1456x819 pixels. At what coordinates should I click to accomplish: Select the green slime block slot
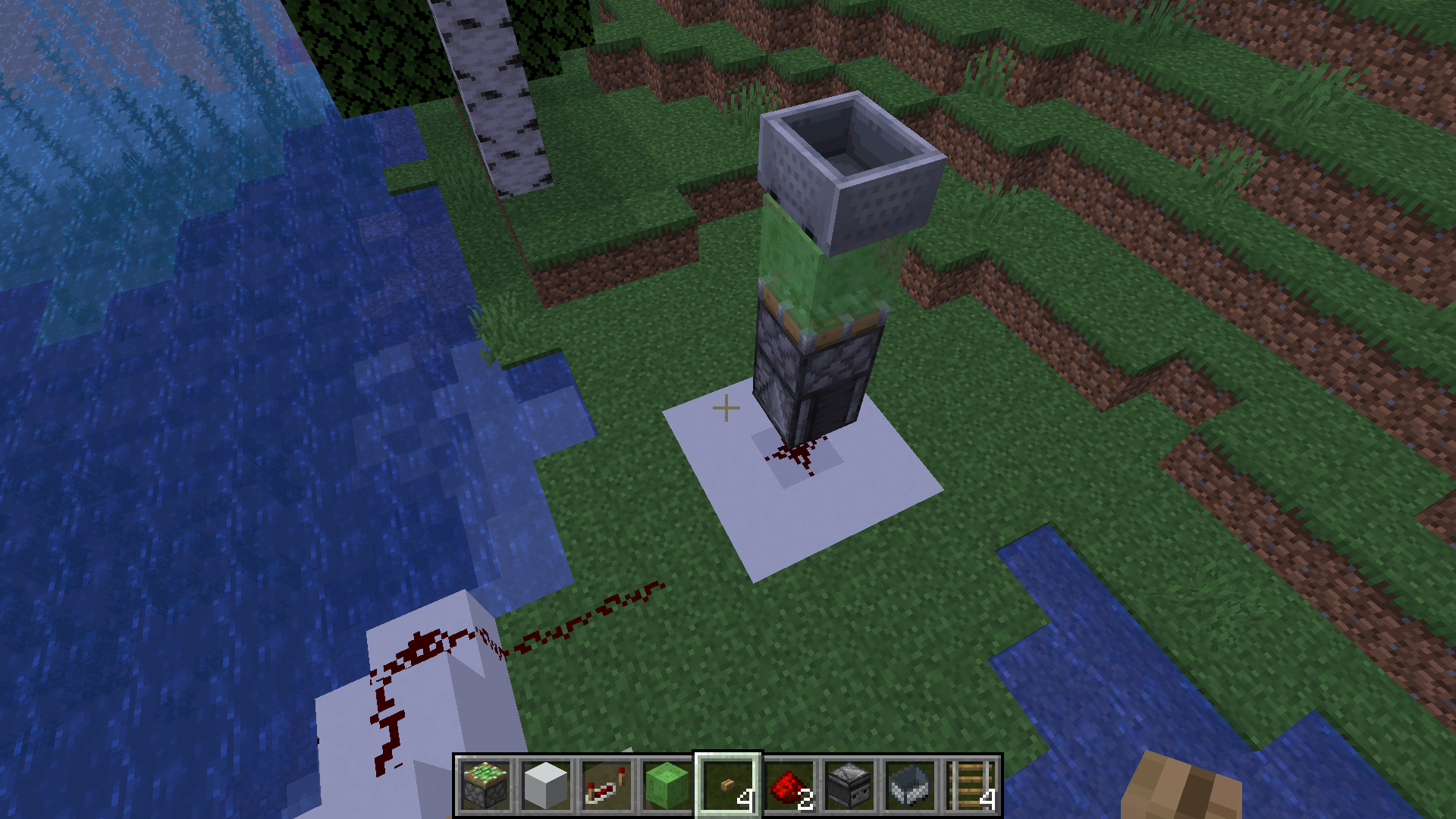coord(667,786)
